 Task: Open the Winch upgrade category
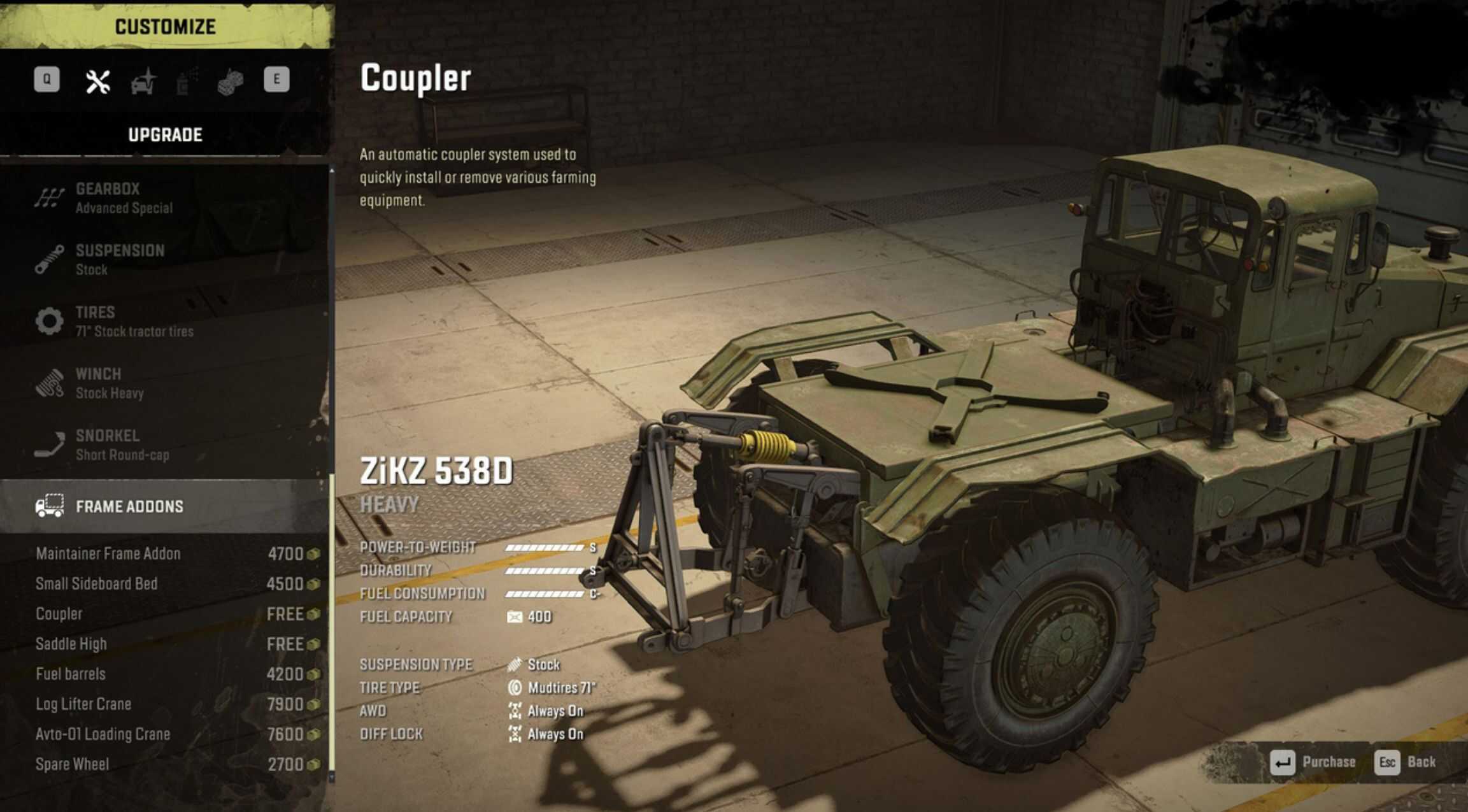[166, 383]
